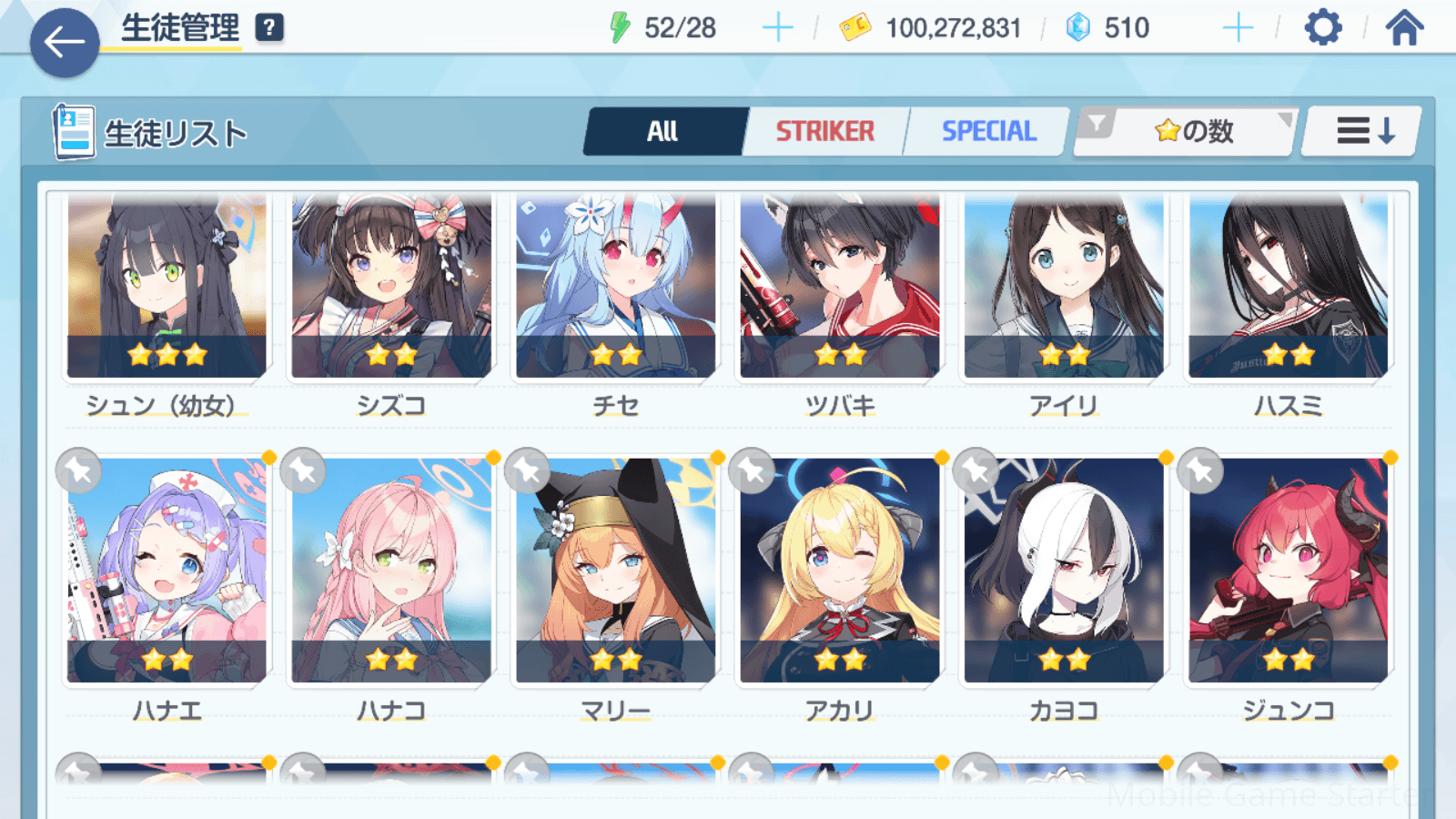This screenshot has width=1456, height=819.
Task: Open the 生徒管理 help question mark
Action: (x=269, y=28)
